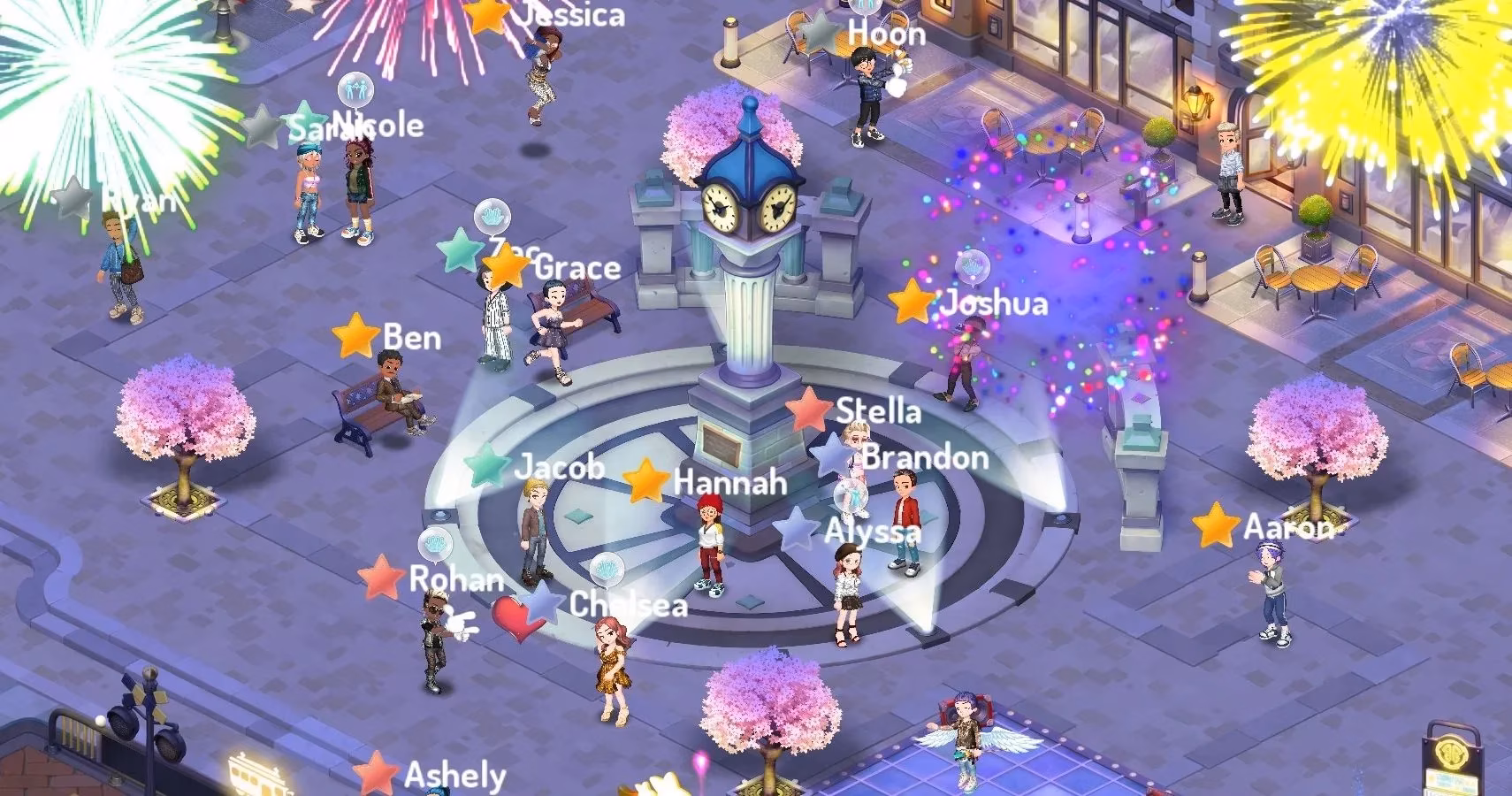Choose the Alyssa name tag

point(873,532)
